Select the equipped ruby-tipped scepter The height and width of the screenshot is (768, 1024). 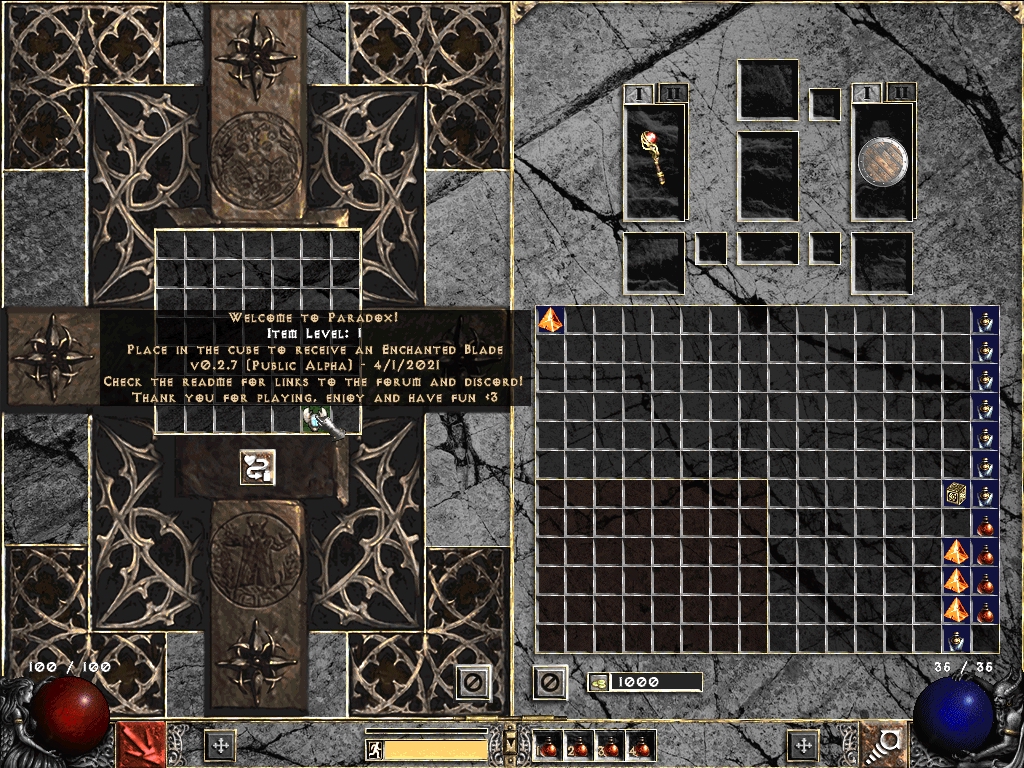[655, 160]
